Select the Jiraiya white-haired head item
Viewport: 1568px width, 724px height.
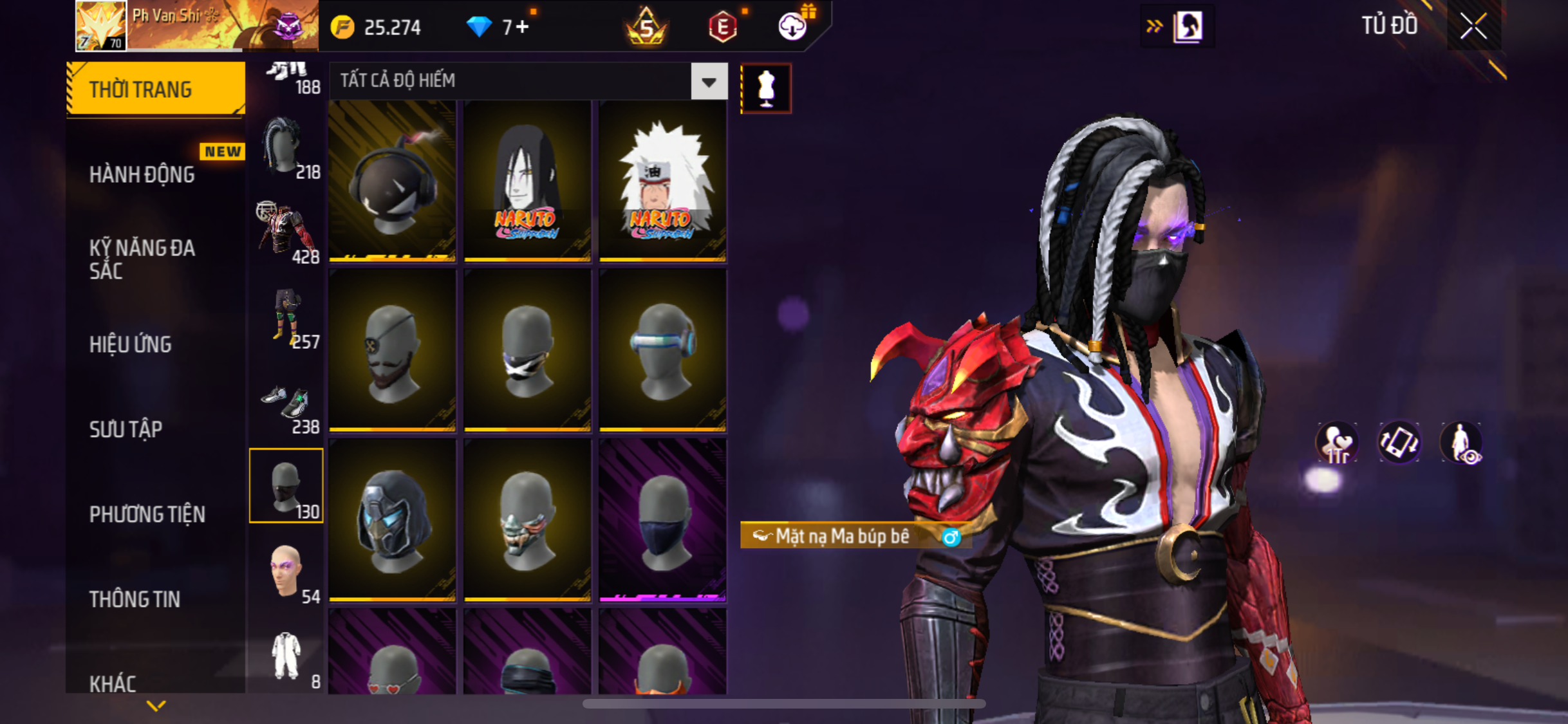click(662, 181)
